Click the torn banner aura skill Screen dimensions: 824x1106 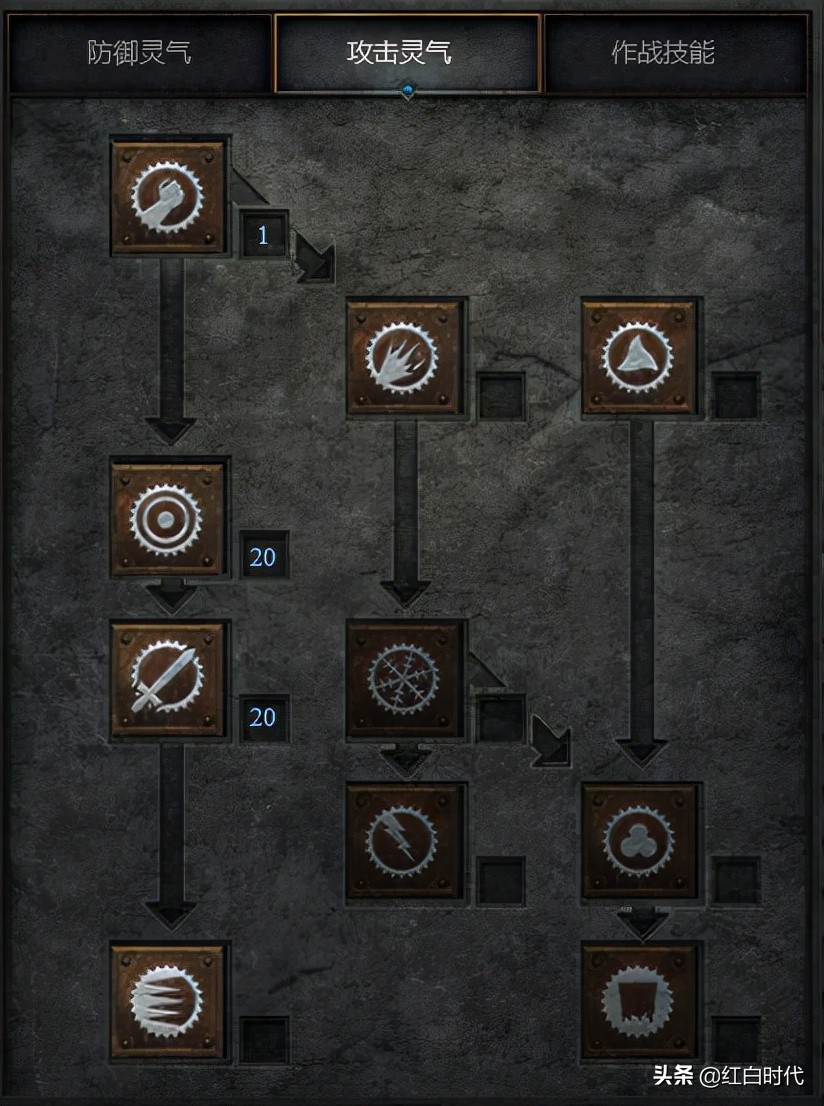(640, 1002)
